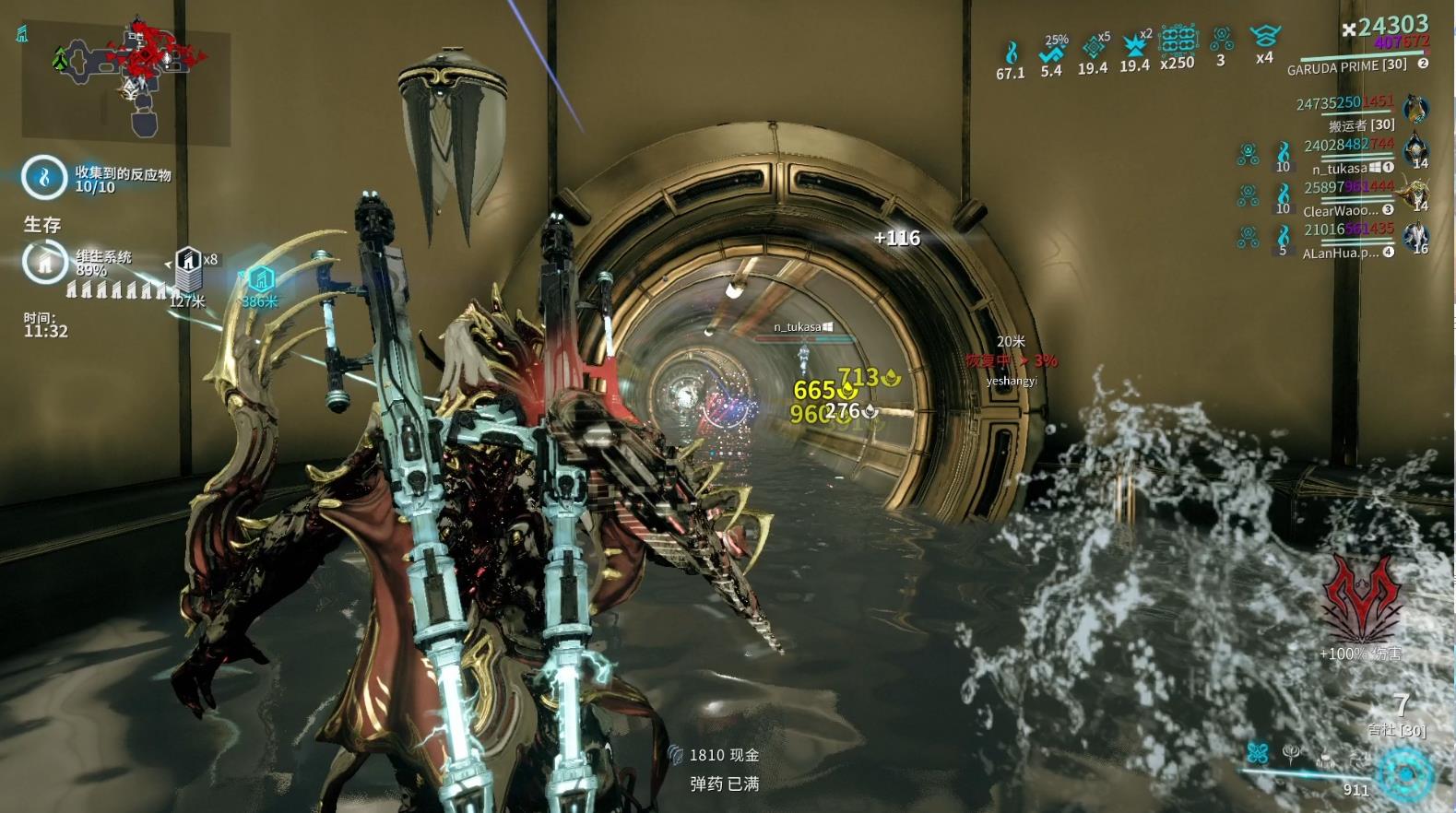This screenshot has width=1456, height=813.
Task: Click the life support objective circle icon
Action: 43,264
